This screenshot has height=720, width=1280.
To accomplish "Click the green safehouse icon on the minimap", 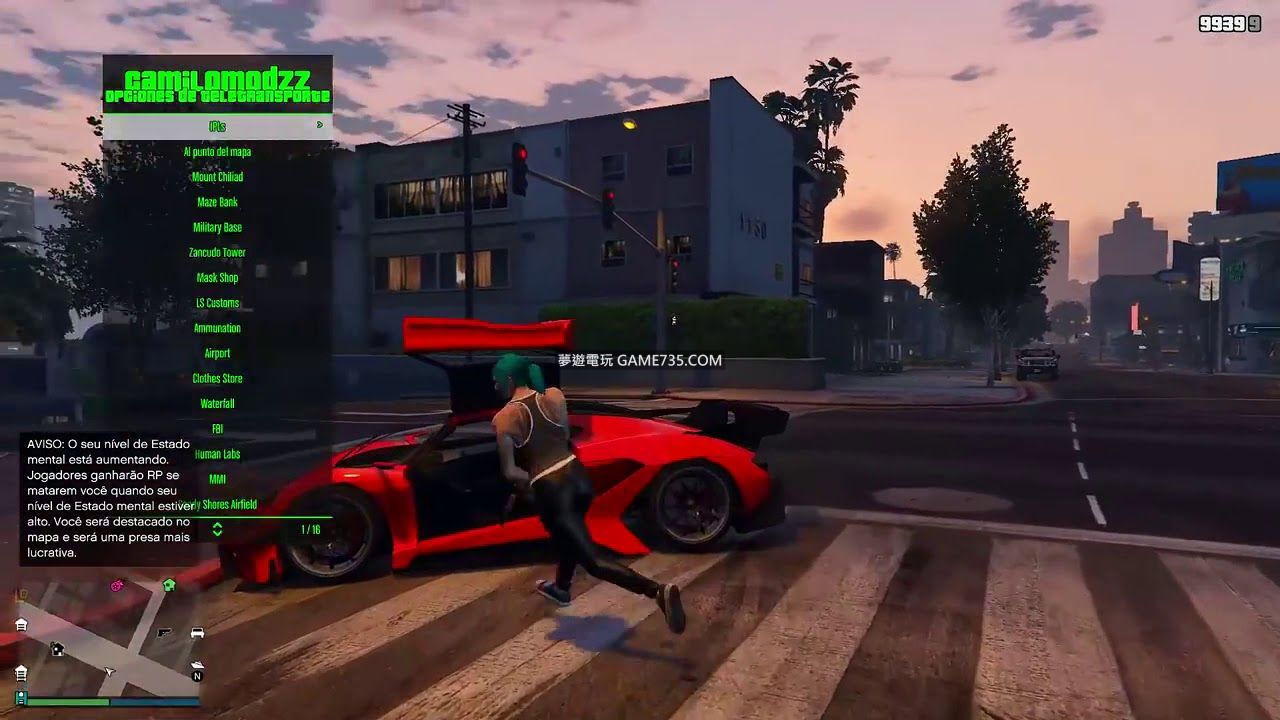I will [x=168, y=584].
